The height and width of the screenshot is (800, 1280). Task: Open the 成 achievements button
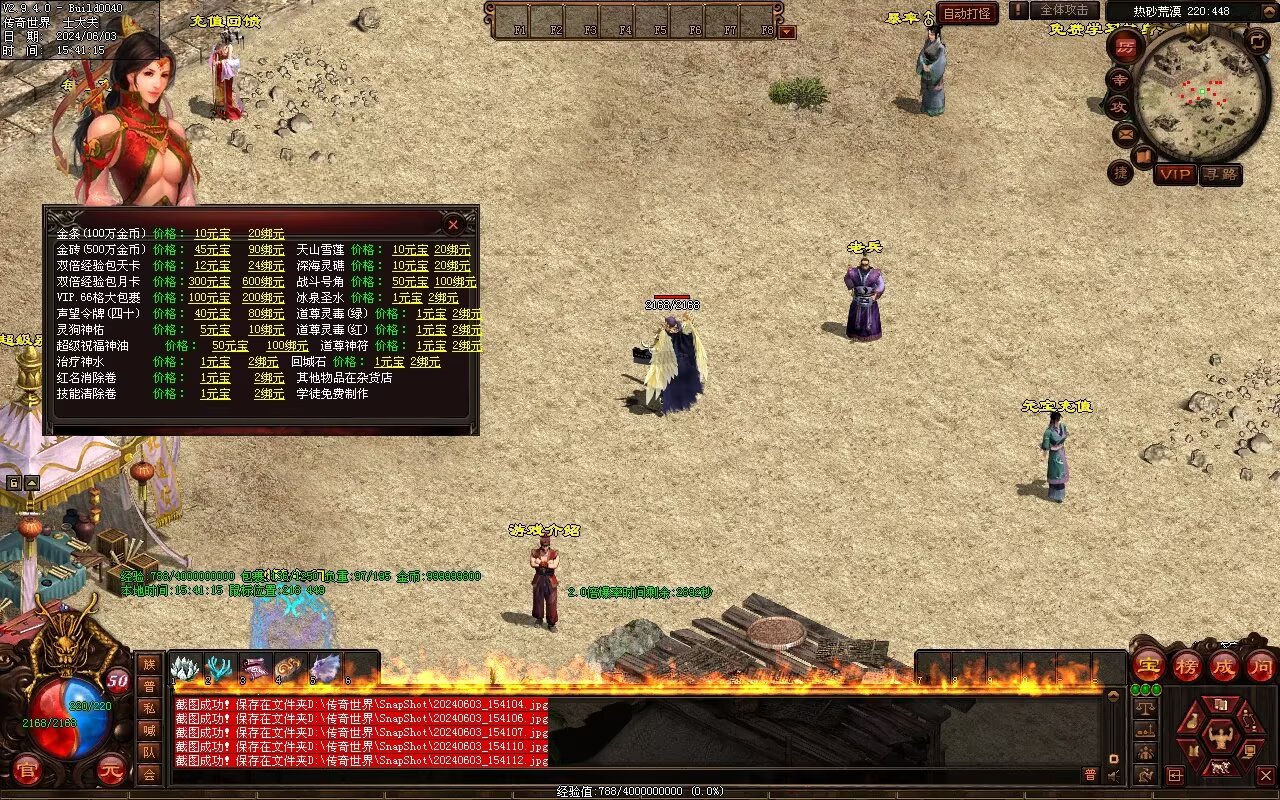pos(1224,666)
